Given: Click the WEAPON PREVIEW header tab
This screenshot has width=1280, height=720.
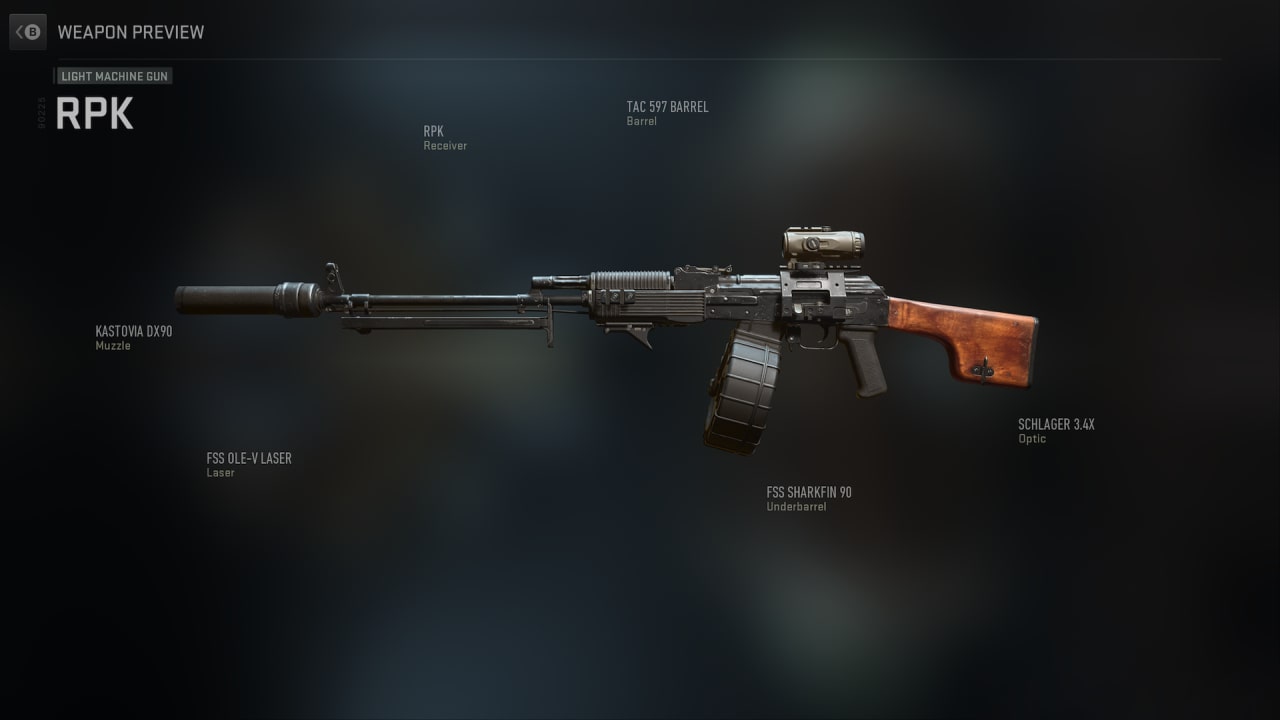Looking at the screenshot, I should pyautogui.click(x=131, y=32).
